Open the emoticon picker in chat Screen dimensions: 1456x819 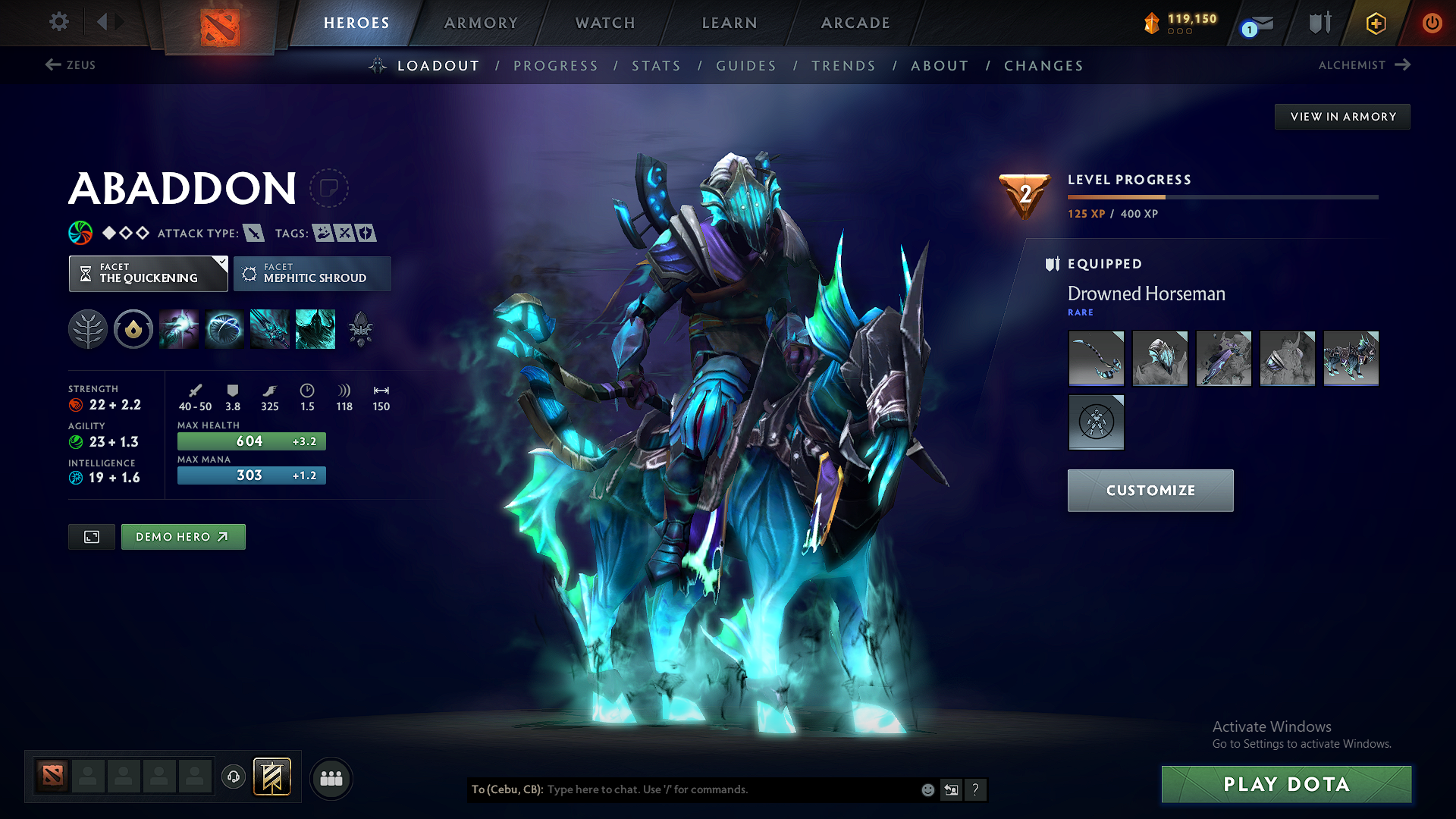[927, 789]
